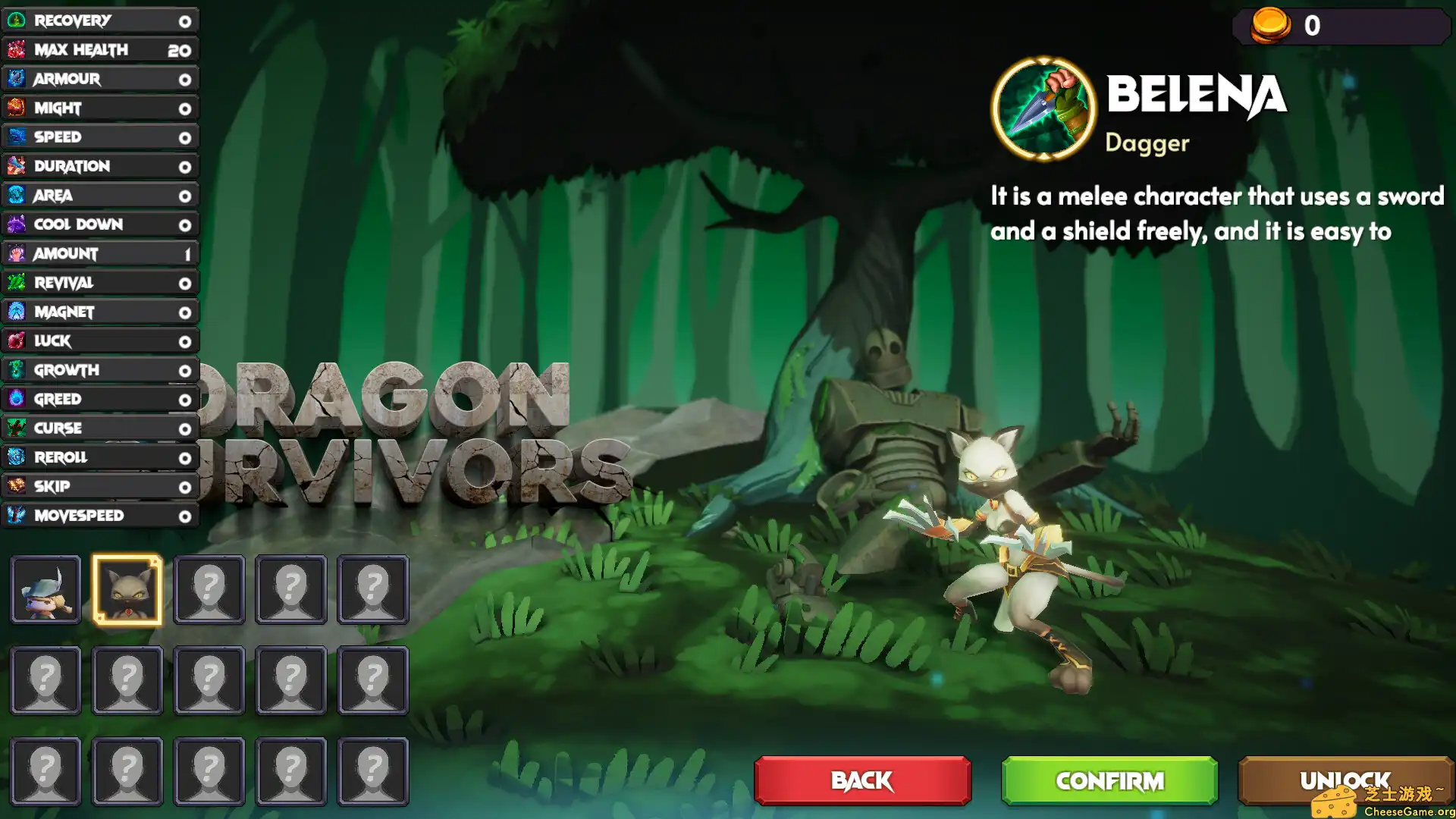The image size is (1456, 819).
Task: Click the Curse stat icon
Action: [x=17, y=428]
